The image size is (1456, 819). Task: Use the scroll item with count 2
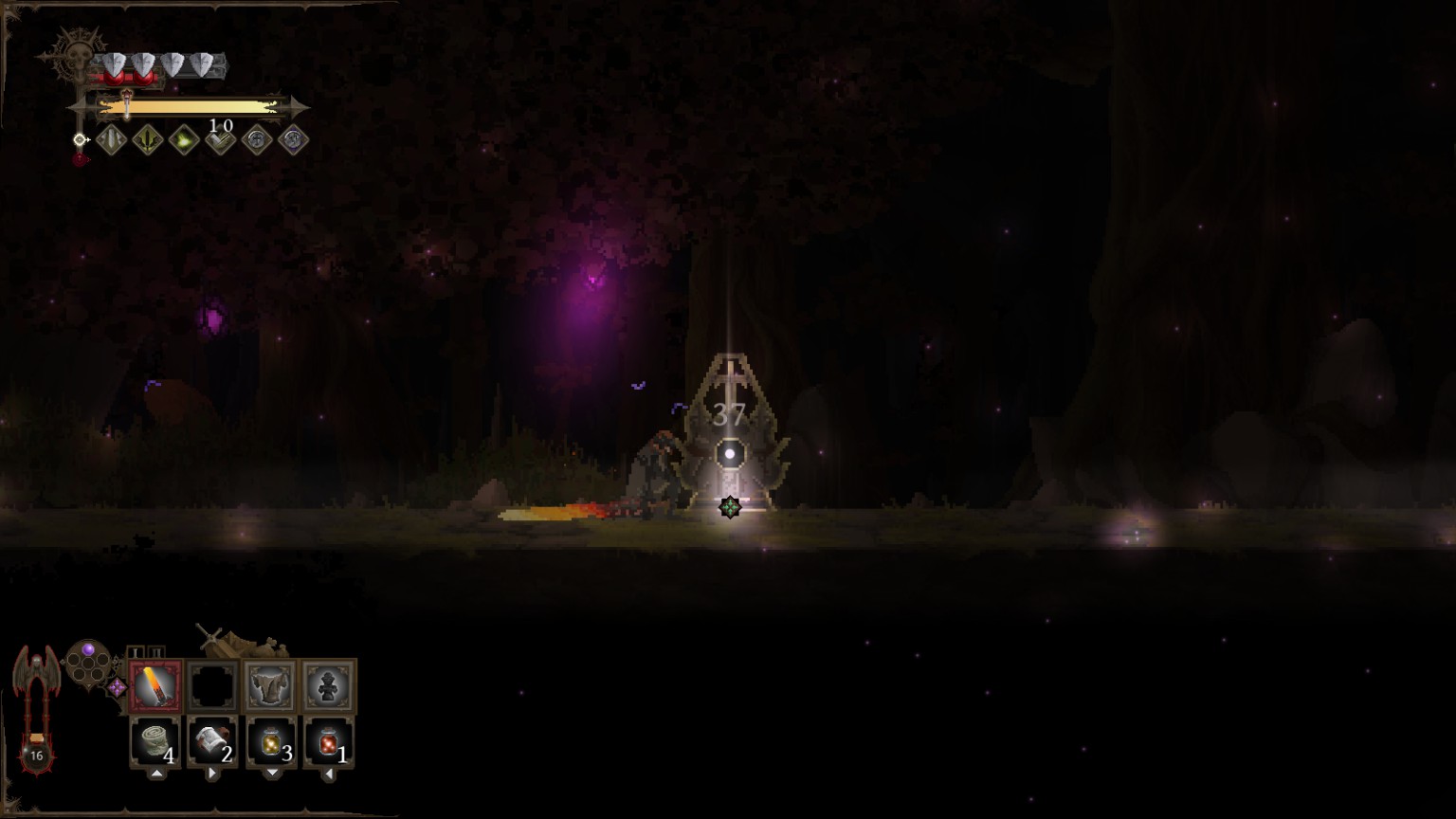212,741
